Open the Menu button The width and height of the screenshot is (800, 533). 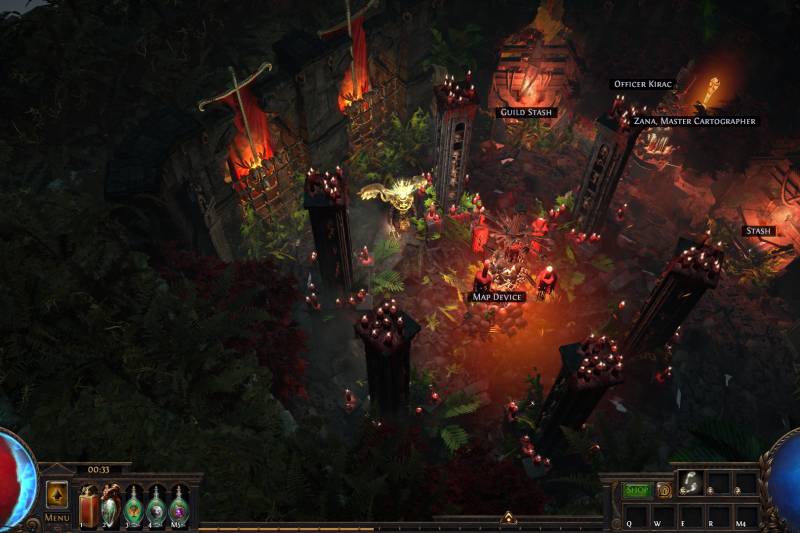pyautogui.click(x=57, y=518)
